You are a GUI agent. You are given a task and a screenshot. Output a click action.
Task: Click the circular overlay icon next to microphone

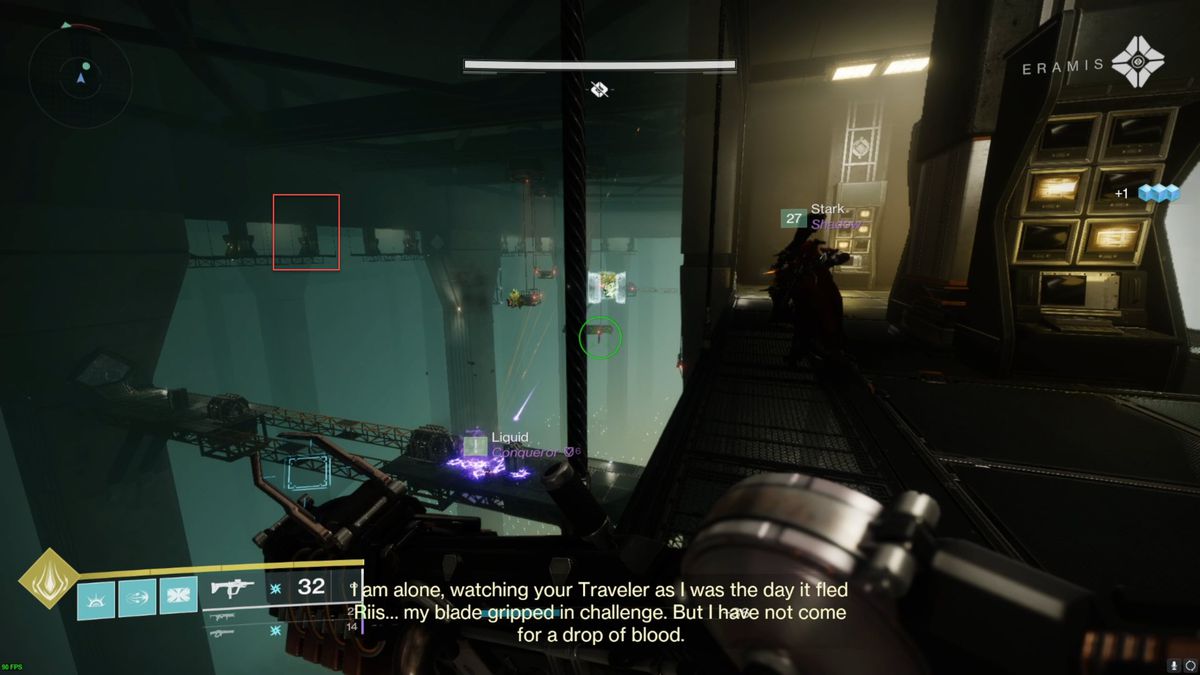tap(1189, 665)
